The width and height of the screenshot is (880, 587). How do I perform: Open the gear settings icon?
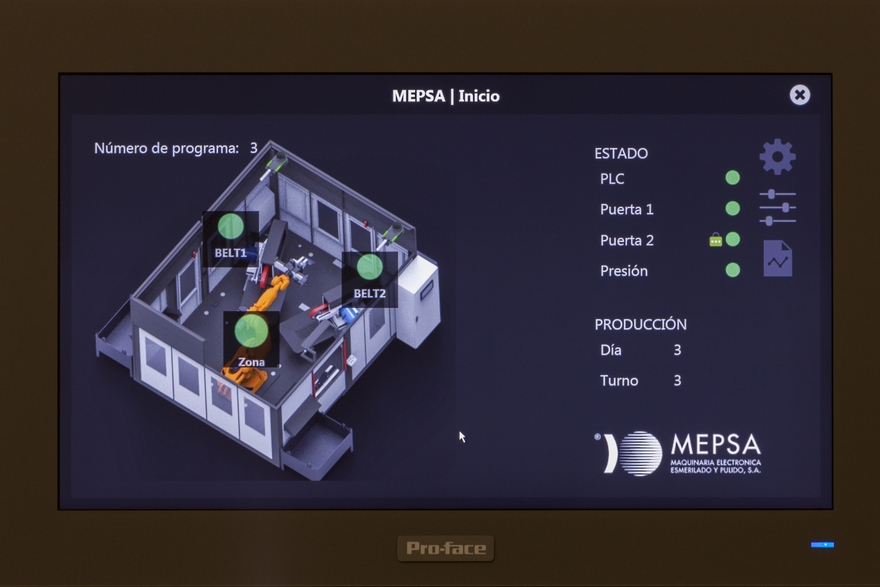point(777,157)
